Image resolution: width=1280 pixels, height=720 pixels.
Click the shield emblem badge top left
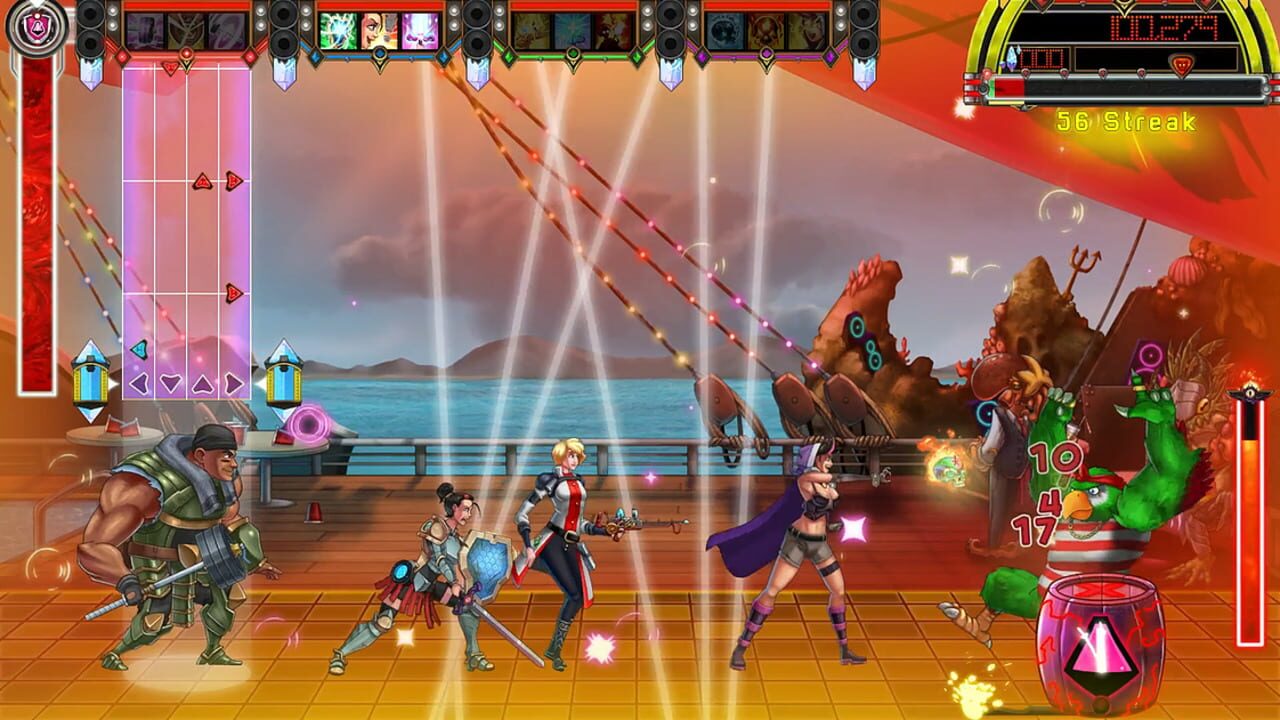coord(36,26)
